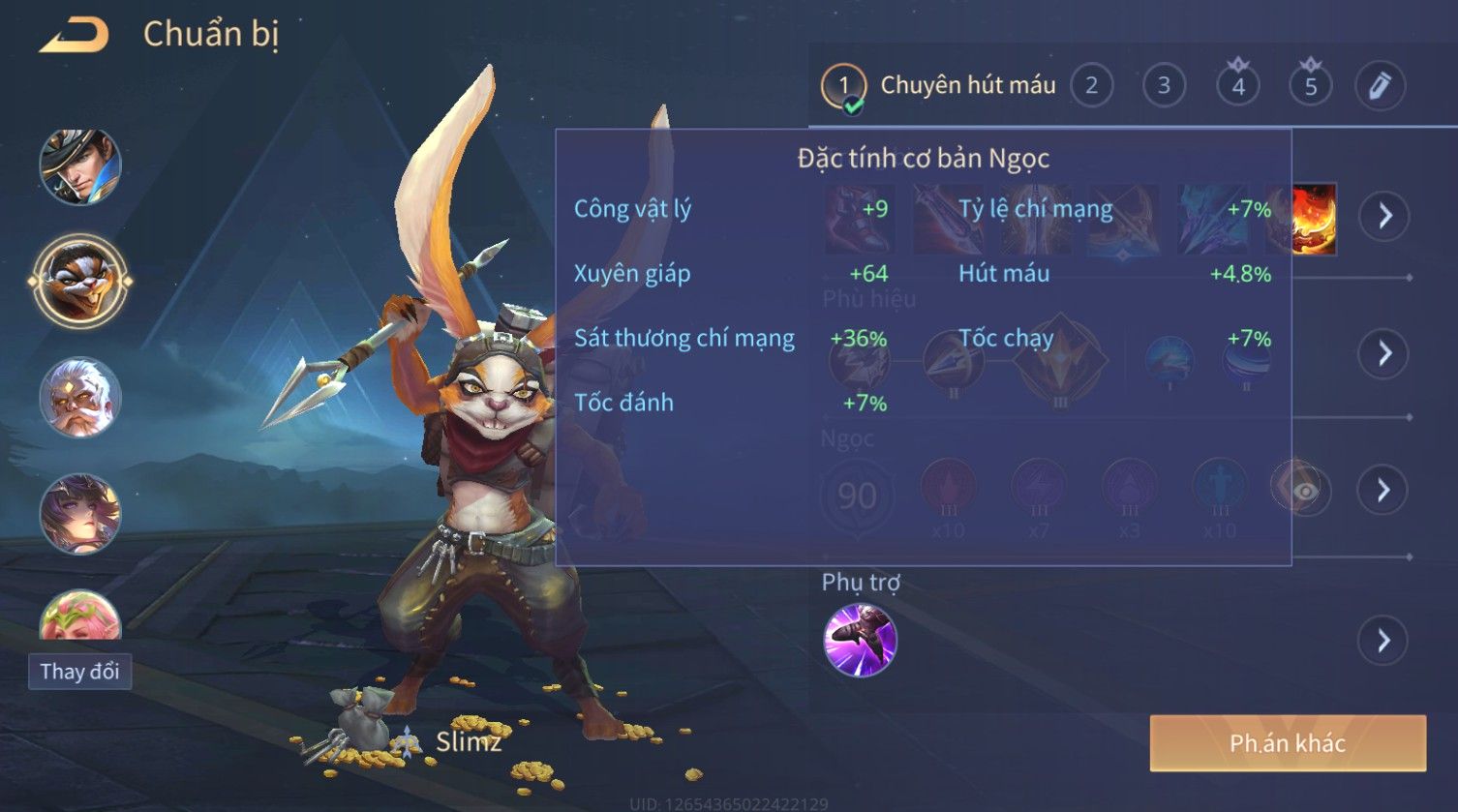This screenshot has height=812, width=1458.
Task: Click the Phản khác button
Action: (x=1288, y=743)
